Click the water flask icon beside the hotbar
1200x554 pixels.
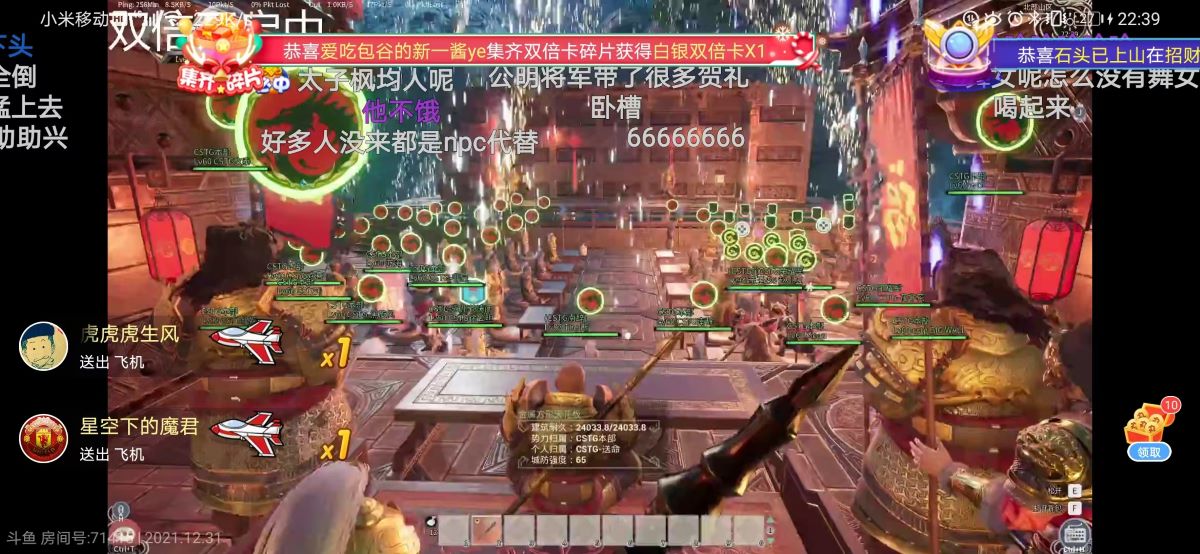click(x=432, y=521)
